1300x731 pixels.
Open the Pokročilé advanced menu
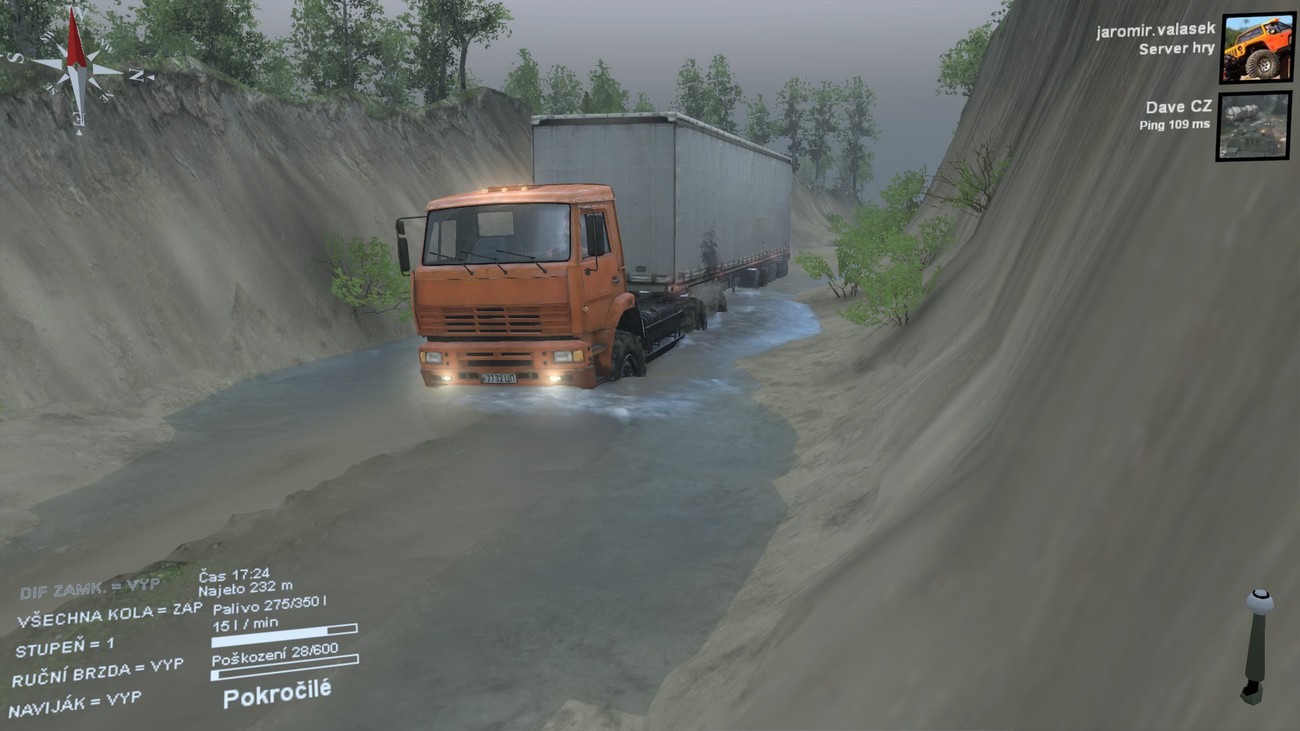tap(277, 692)
